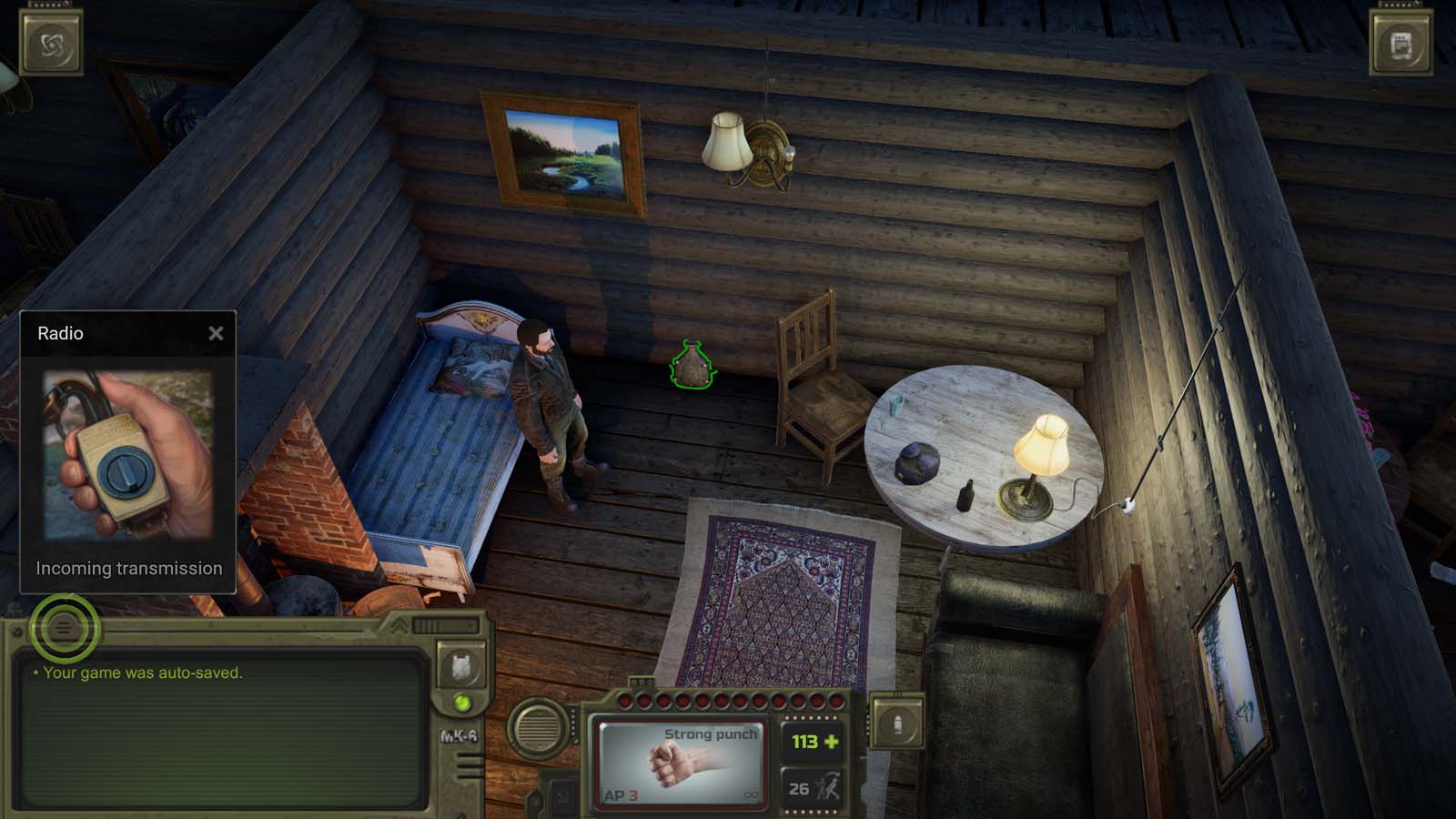Select the Strong punch attack slot
The image size is (1456, 819).
(681, 760)
